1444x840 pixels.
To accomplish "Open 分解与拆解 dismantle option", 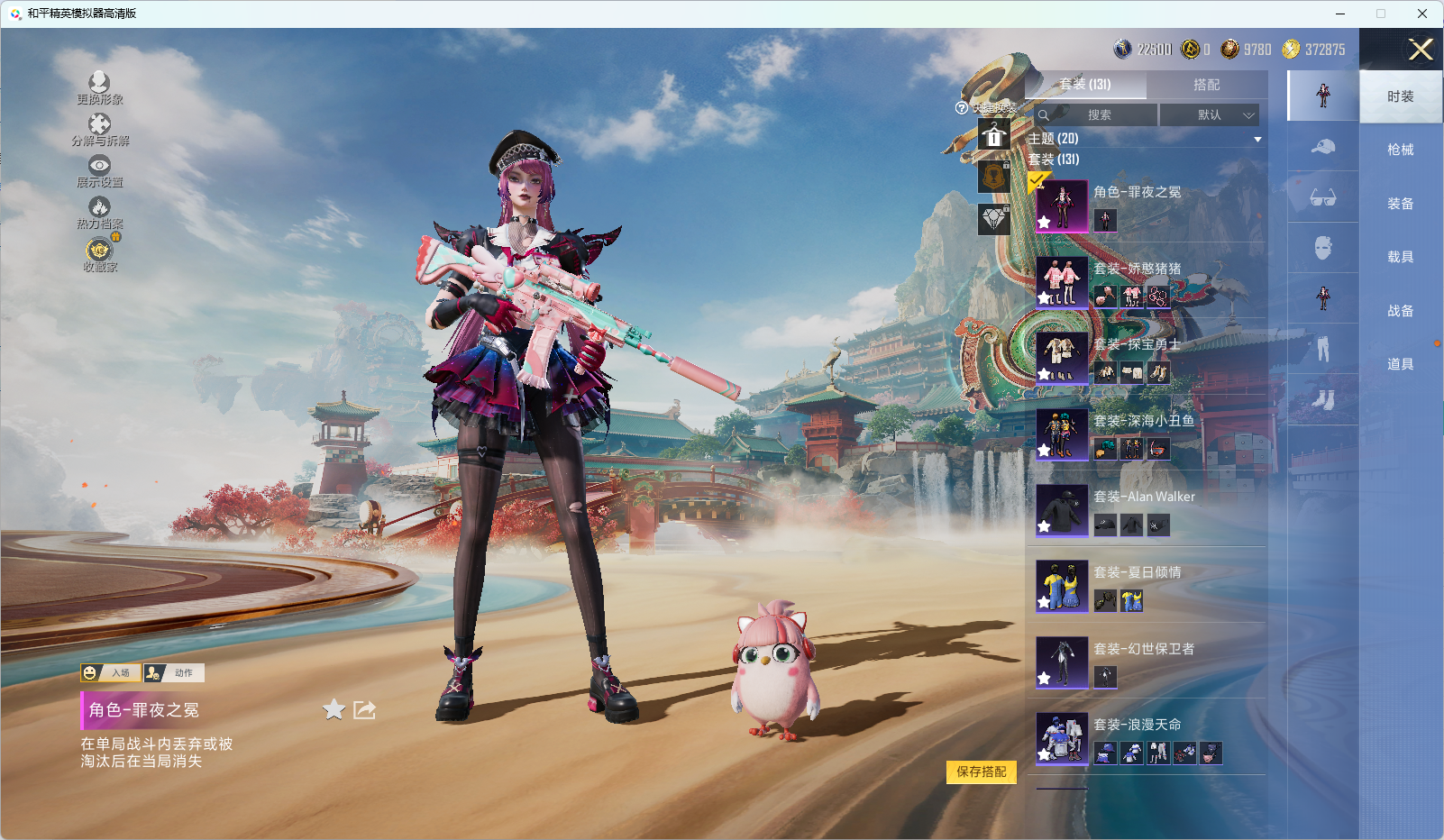I will click(99, 130).
